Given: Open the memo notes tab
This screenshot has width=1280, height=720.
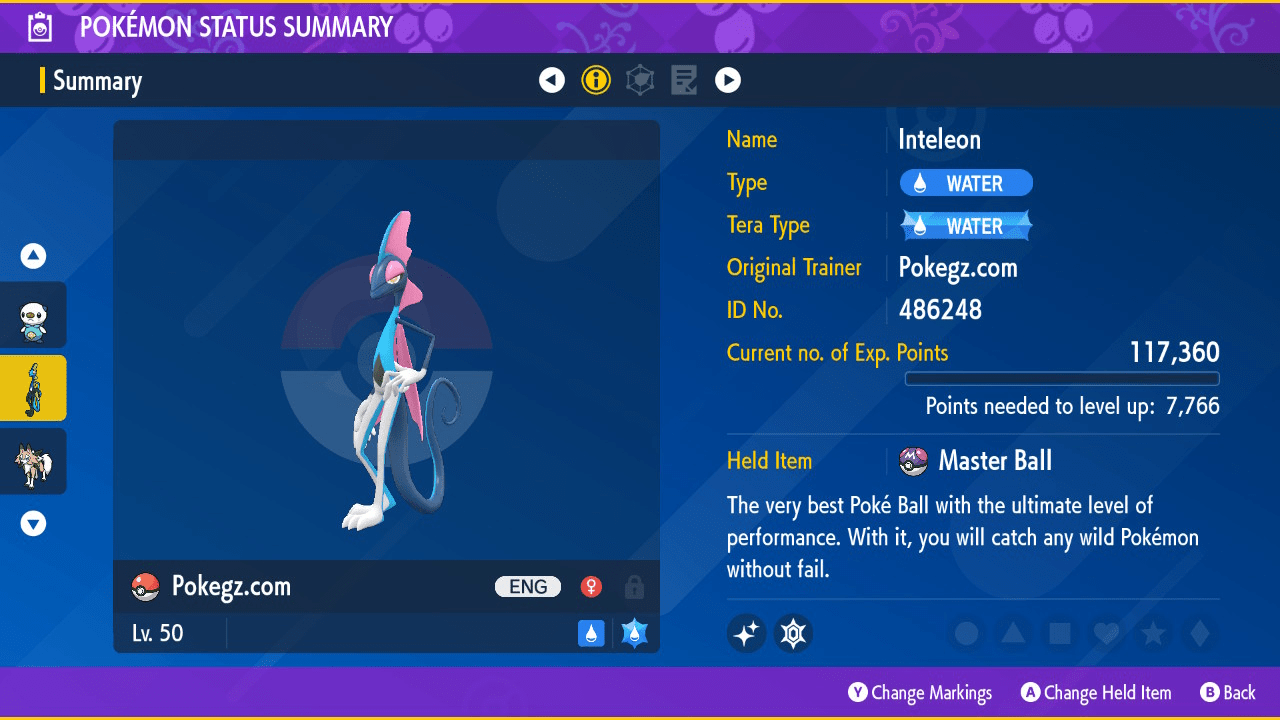Looking at the screenshot, I should tap(684, 80).
